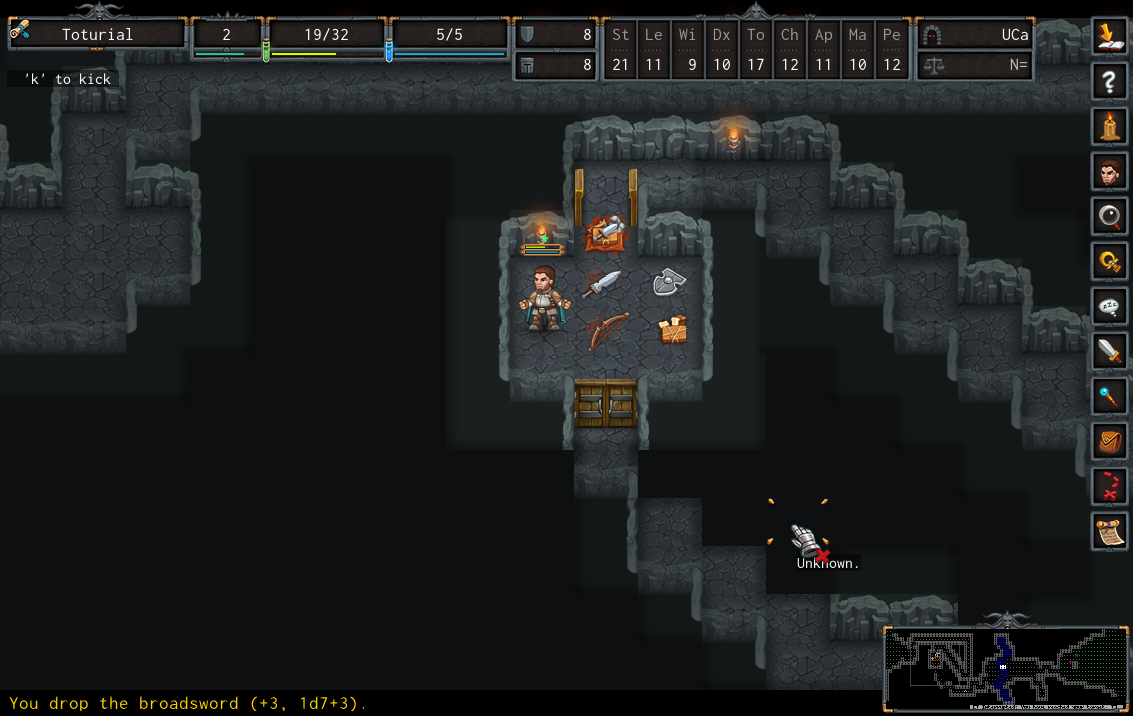Open the question mark help button
This screenshot has height=716, width=1133.
(x=1109, y=81)
